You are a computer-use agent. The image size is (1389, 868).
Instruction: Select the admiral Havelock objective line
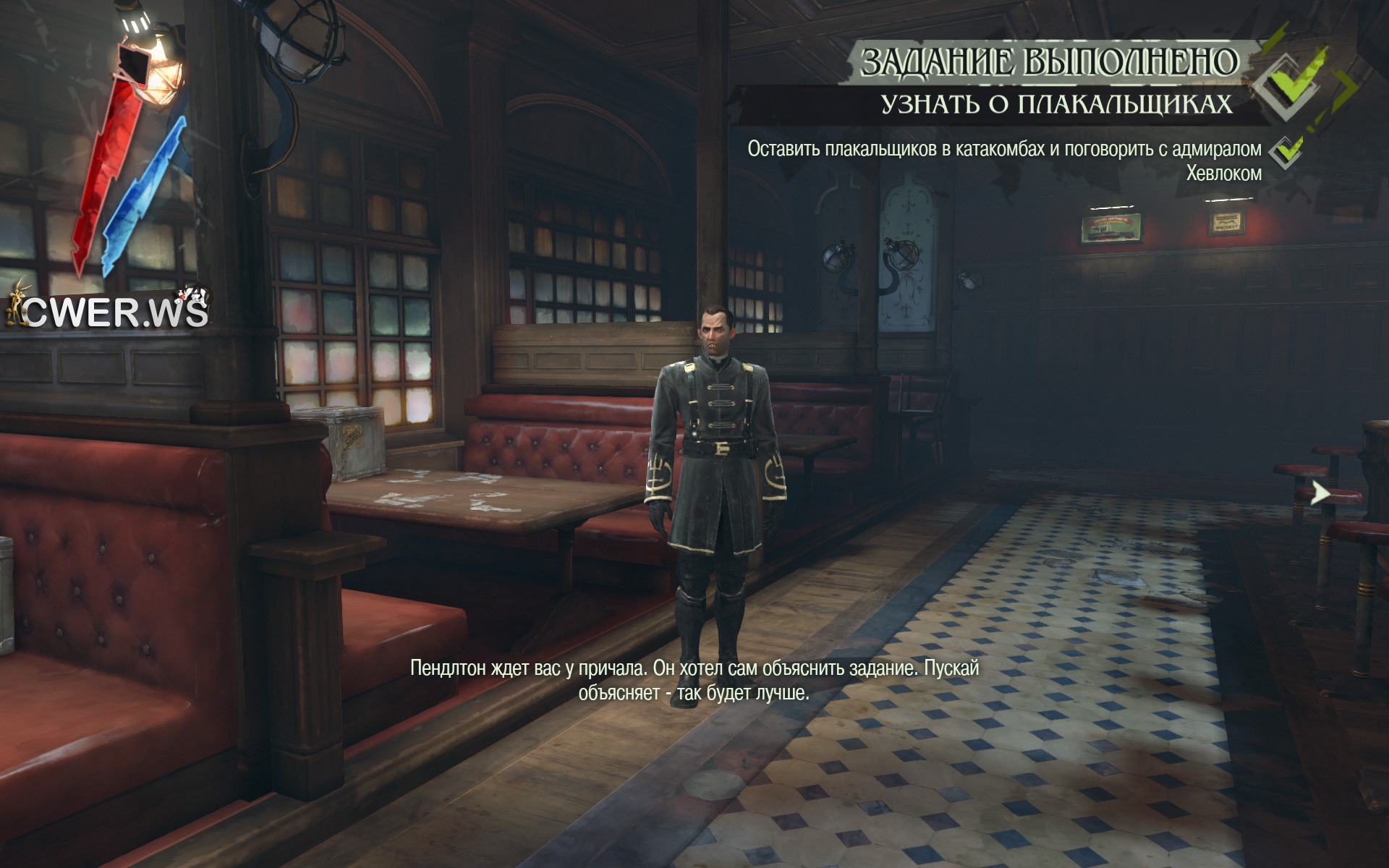1004,161
